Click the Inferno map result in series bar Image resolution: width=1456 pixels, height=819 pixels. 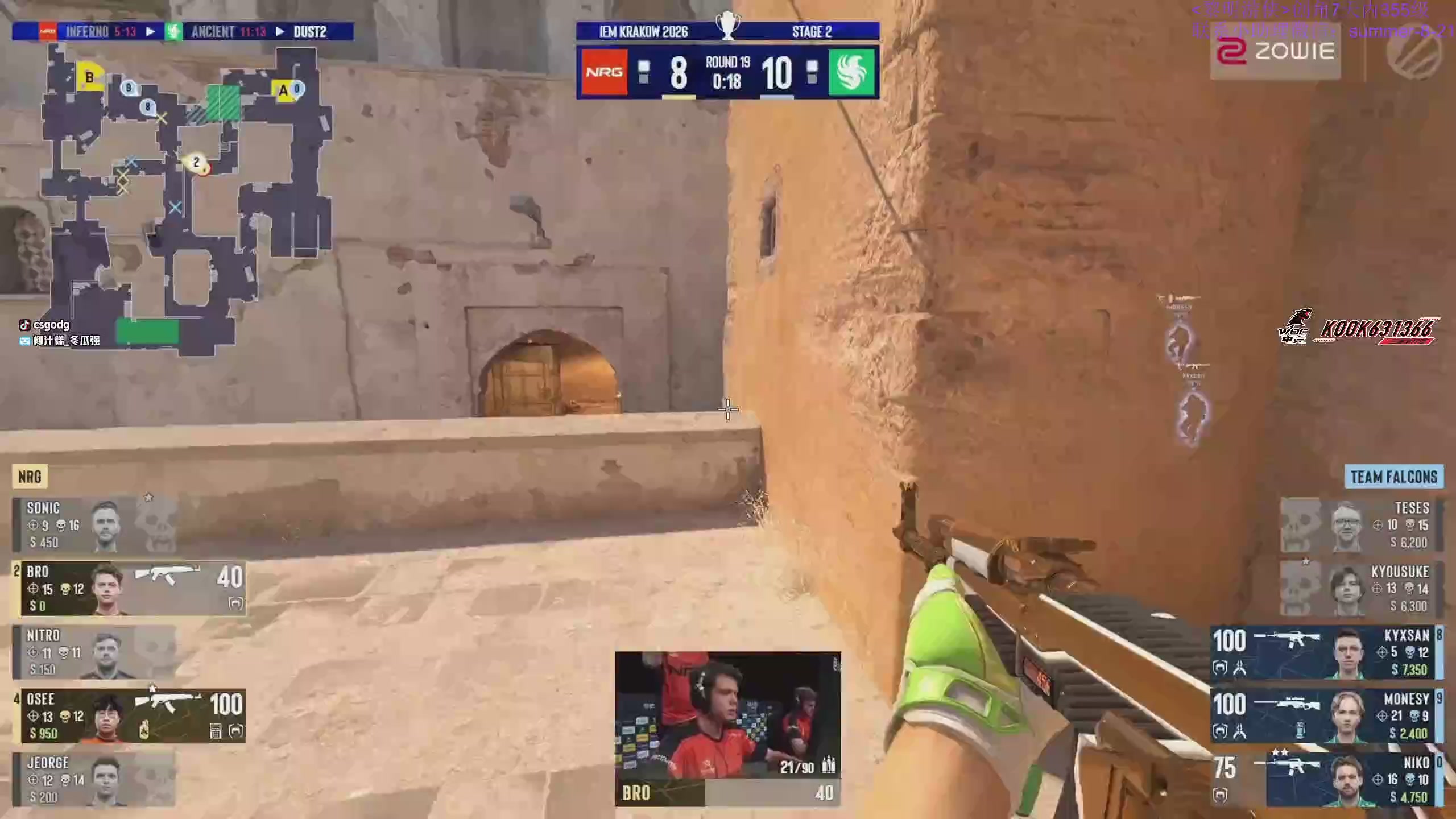click(100, 32)
